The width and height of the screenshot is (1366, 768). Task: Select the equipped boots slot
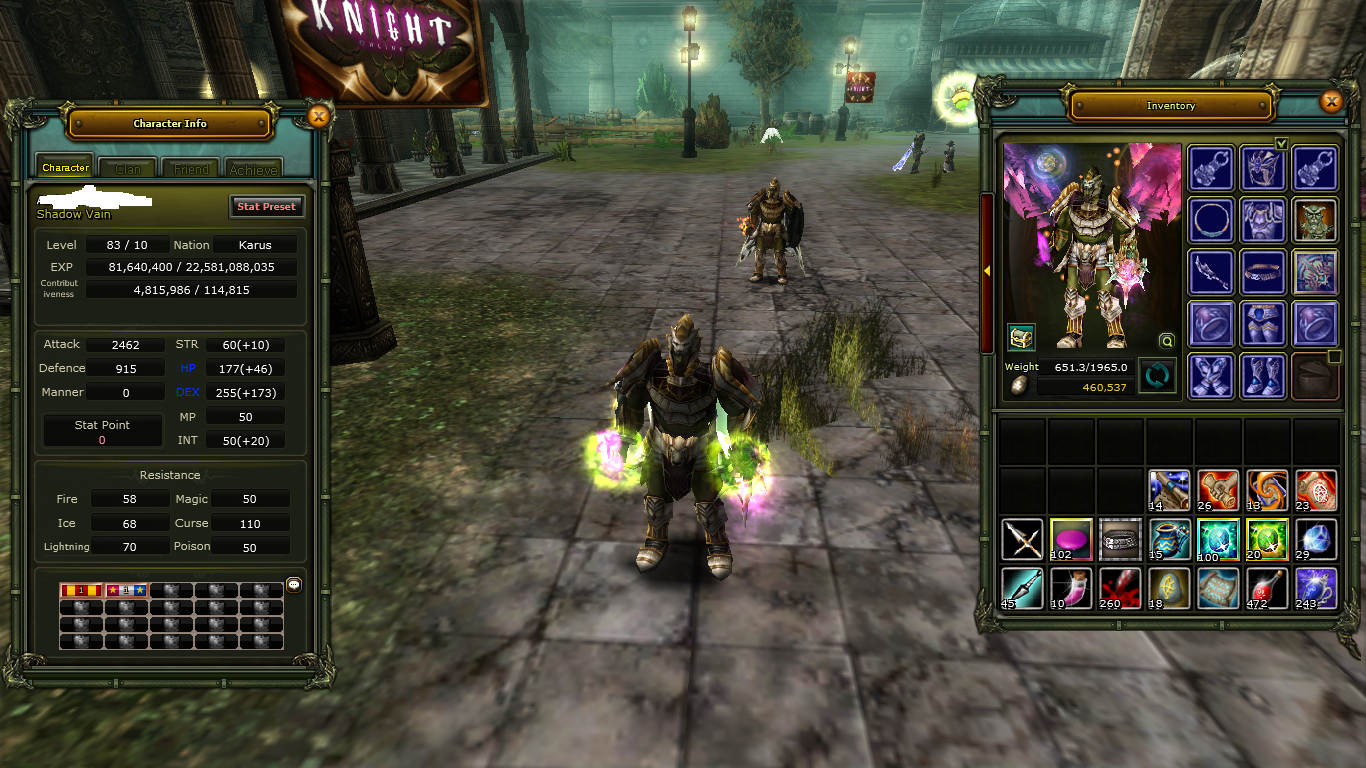[x=1262, y=376]
